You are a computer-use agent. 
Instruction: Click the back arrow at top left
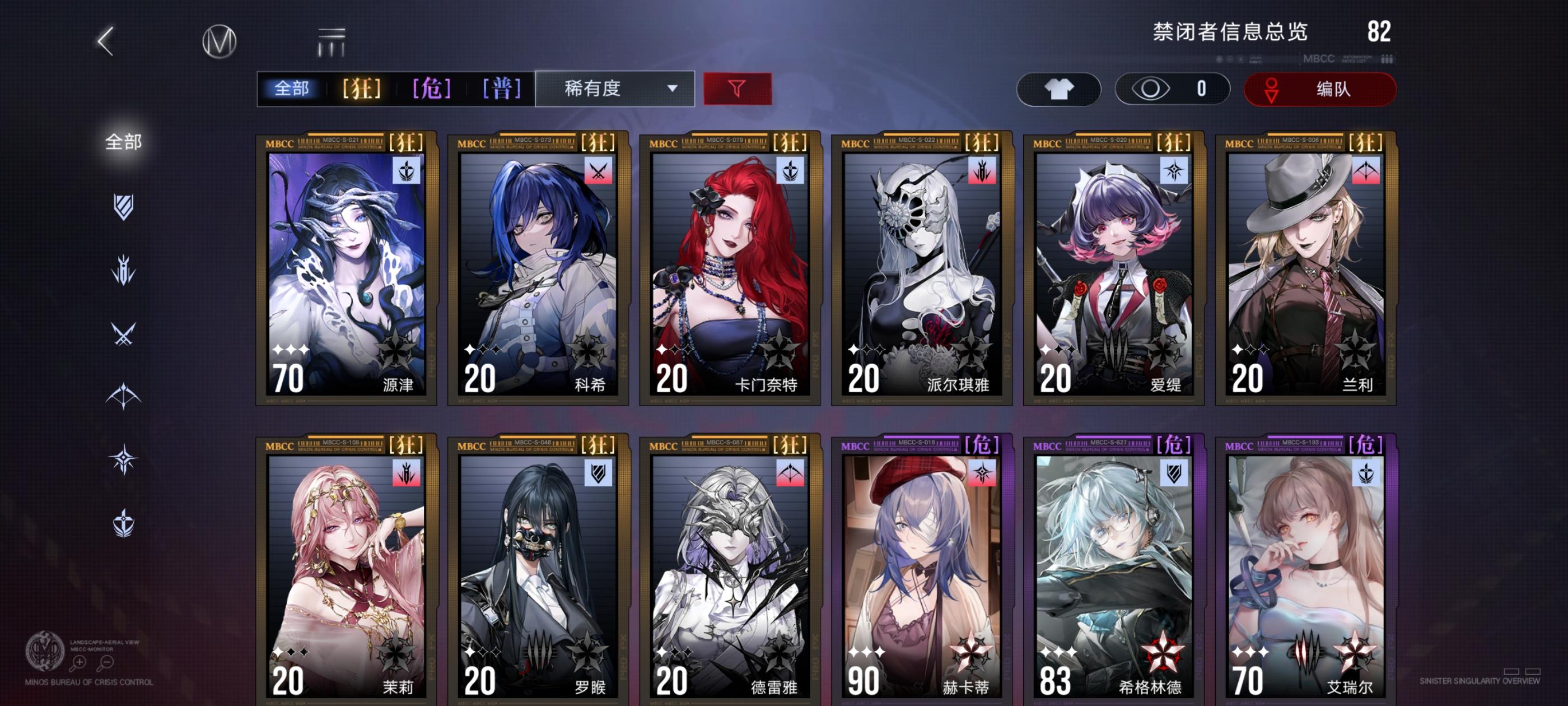(x=104, y=41)
